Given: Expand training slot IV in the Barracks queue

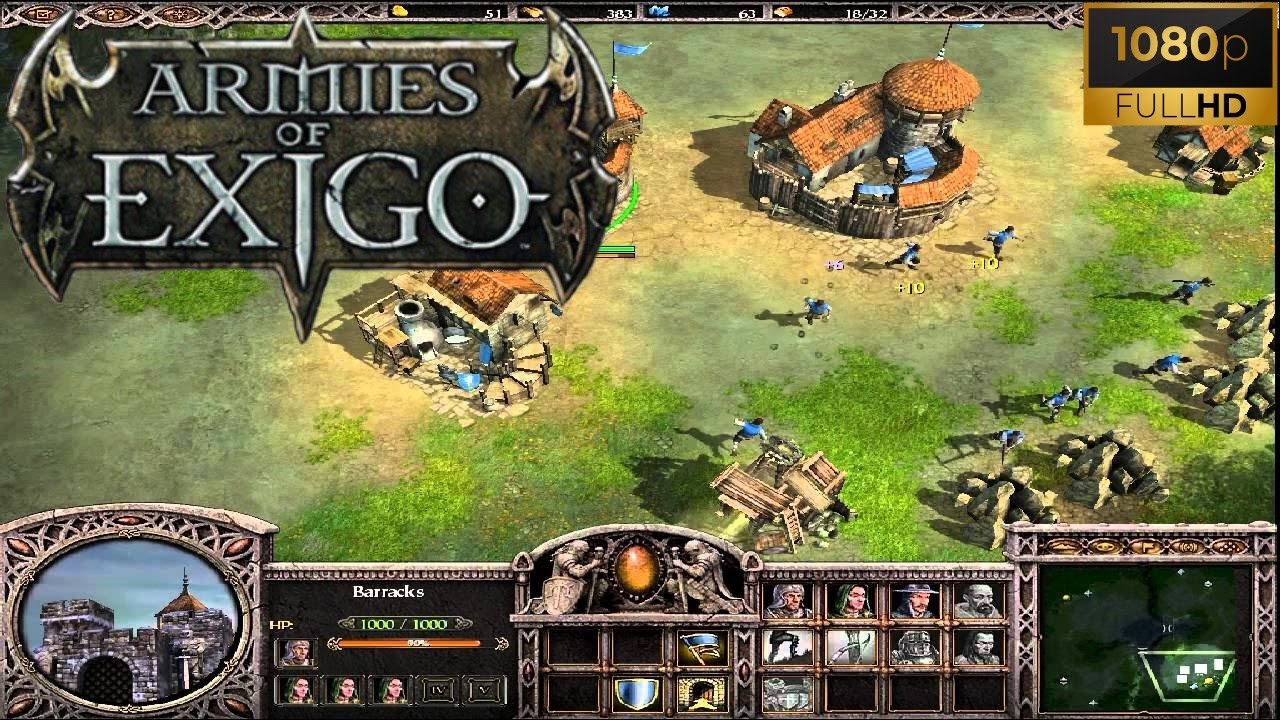Looking at the screenshot, I should (437, 689).
